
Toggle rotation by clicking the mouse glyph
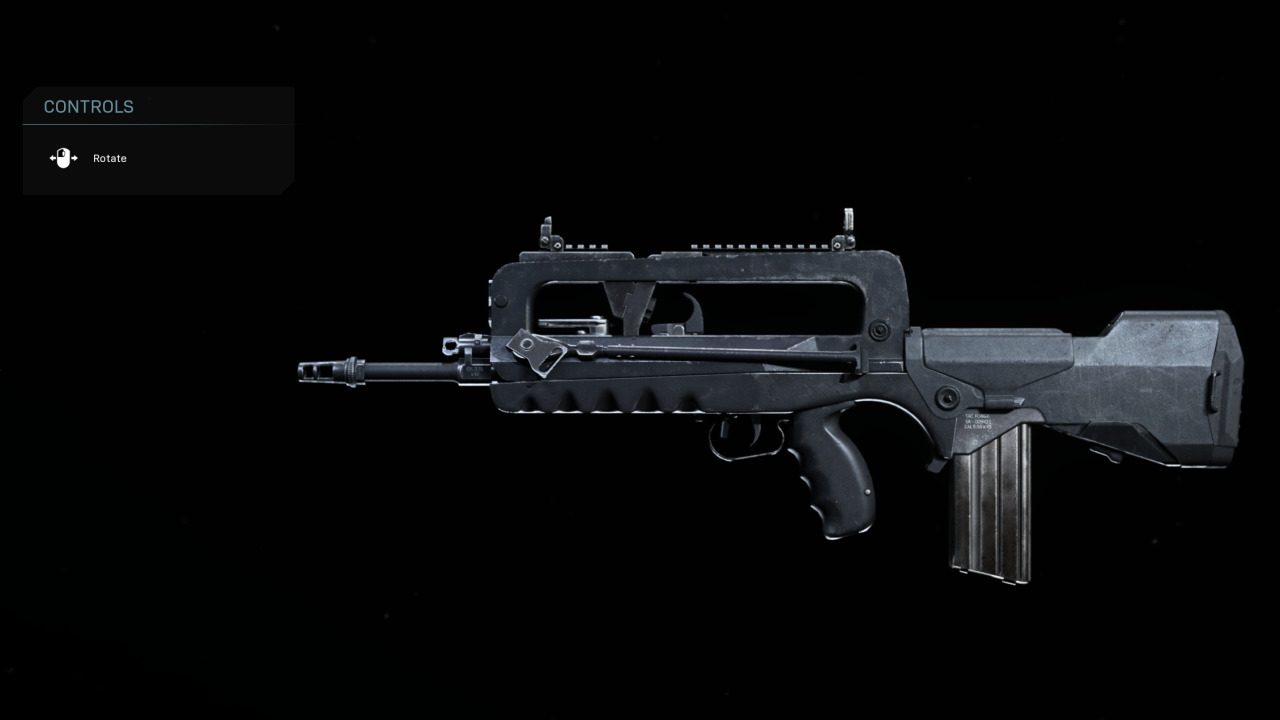62,158
